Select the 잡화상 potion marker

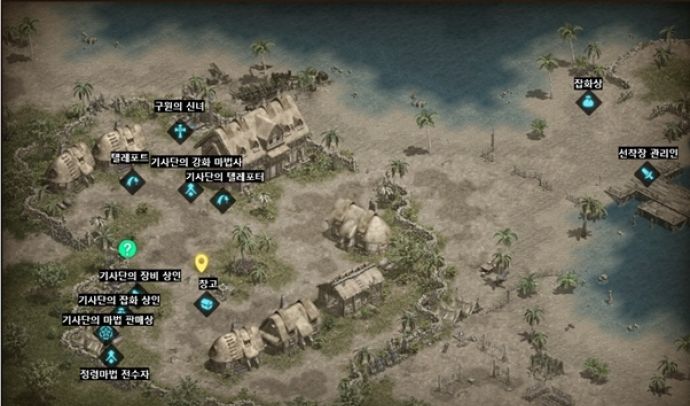point(589,103)
